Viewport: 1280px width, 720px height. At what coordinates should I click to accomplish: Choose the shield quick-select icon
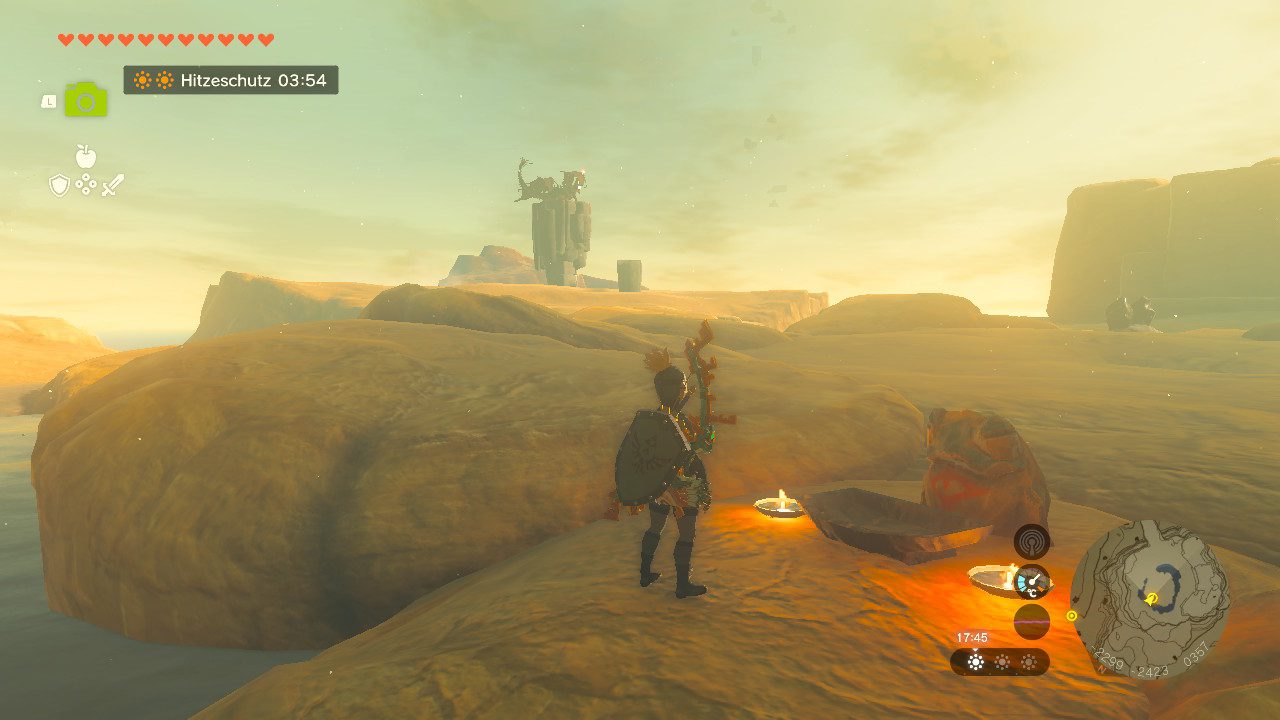[x=60, y=185]
